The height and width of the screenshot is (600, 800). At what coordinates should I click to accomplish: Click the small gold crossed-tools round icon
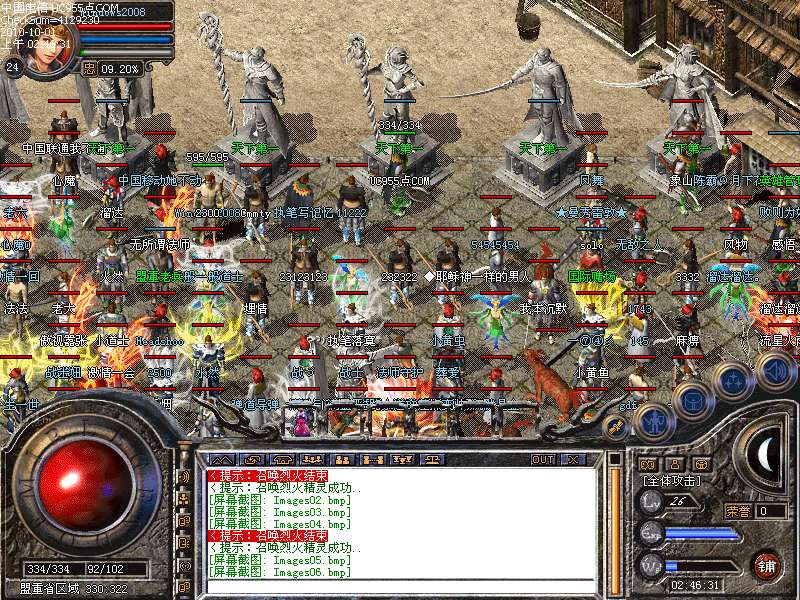[615, 426]
